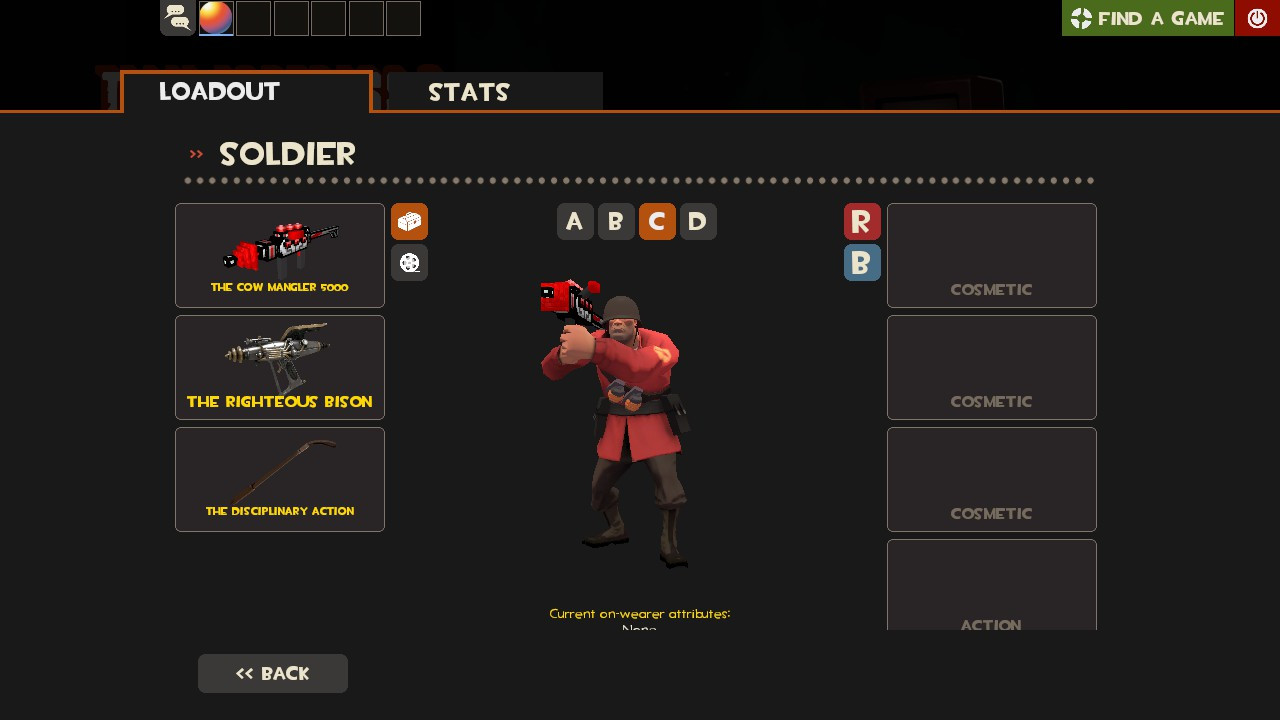Click an empty party slot next to your avatar
The image size is (1280, 720).
coord(253,17)
